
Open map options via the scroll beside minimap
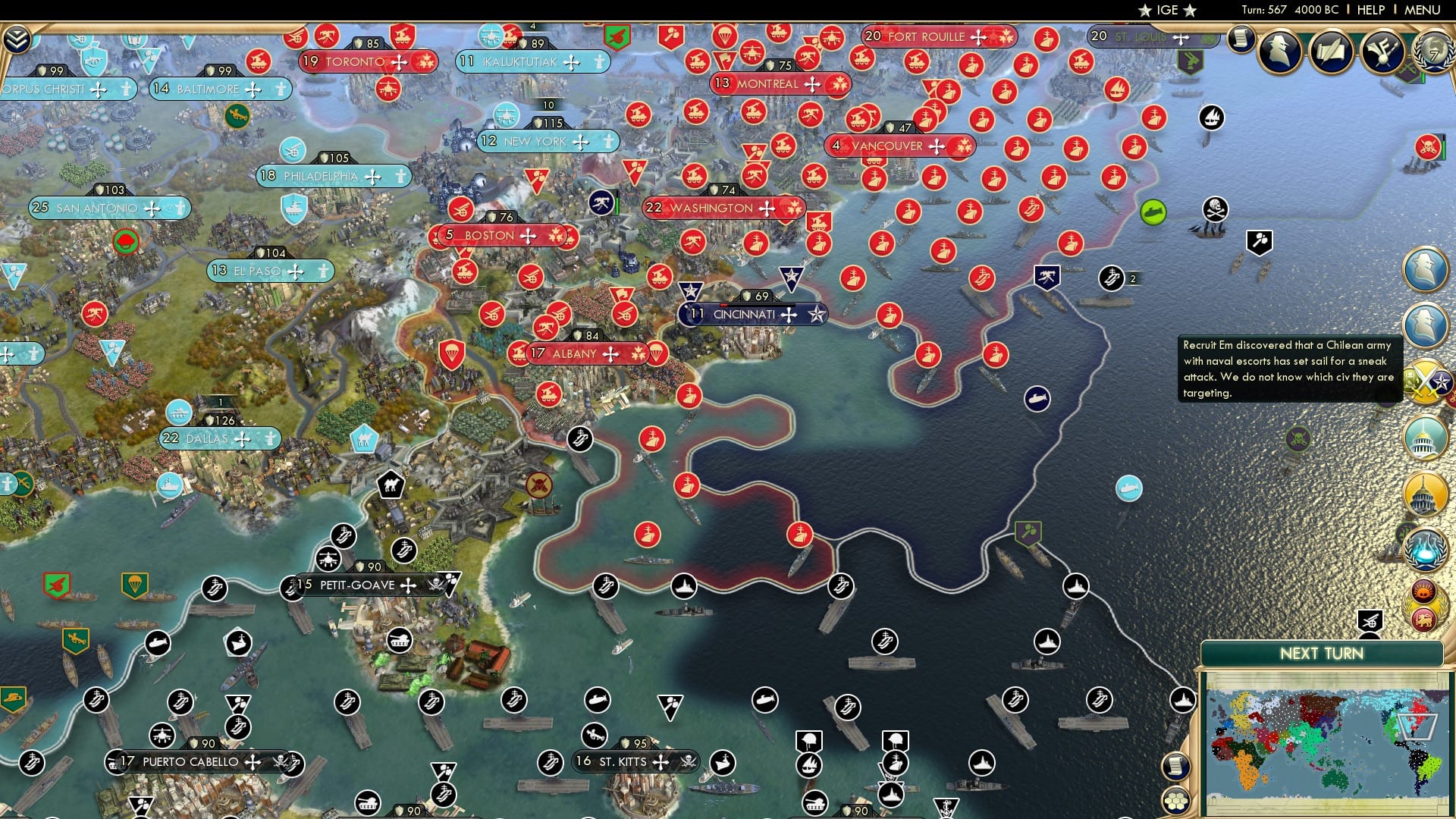point(1176,767)
